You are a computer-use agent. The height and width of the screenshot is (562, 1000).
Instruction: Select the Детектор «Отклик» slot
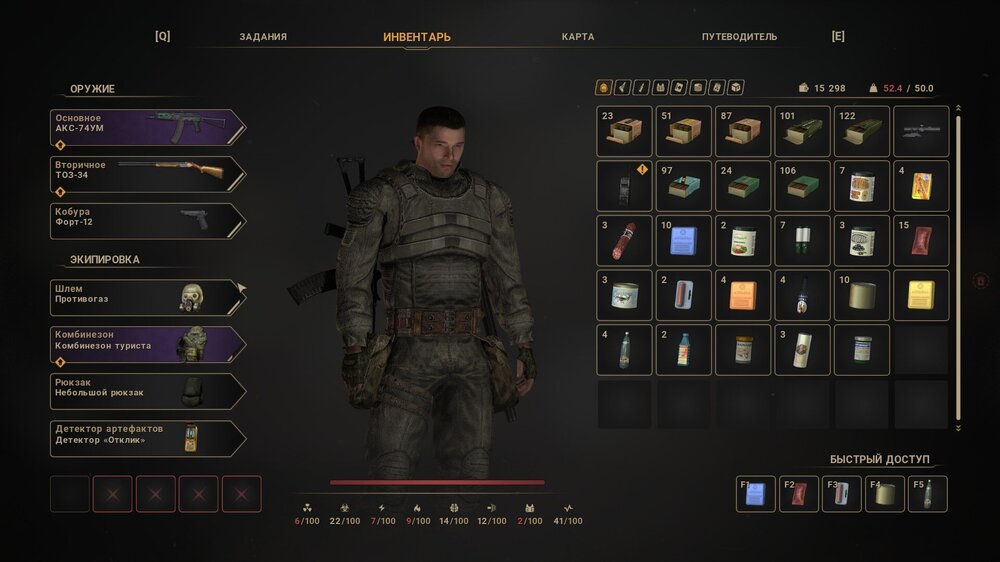[x=146, y=438]
